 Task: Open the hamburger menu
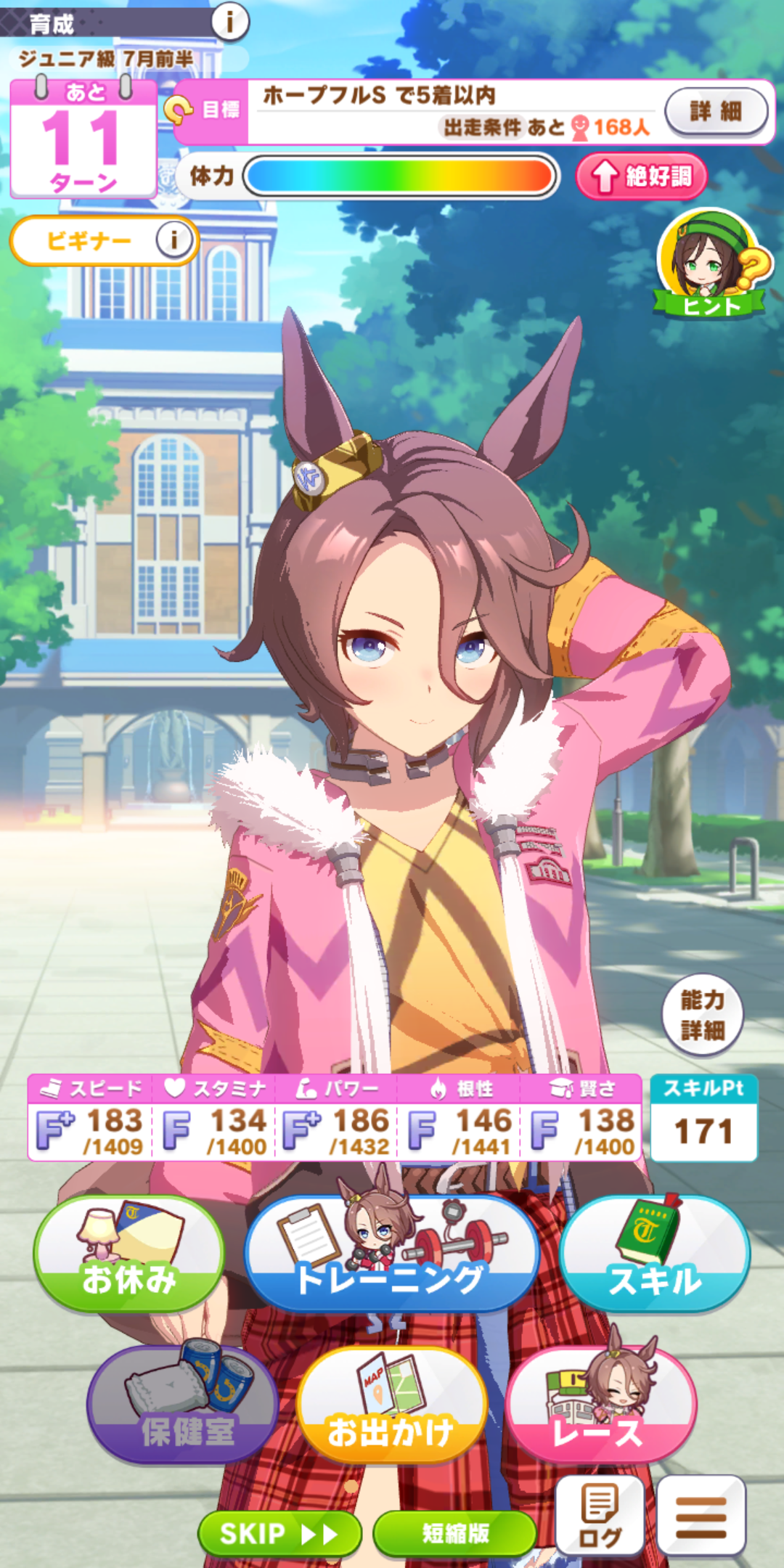701,1515
